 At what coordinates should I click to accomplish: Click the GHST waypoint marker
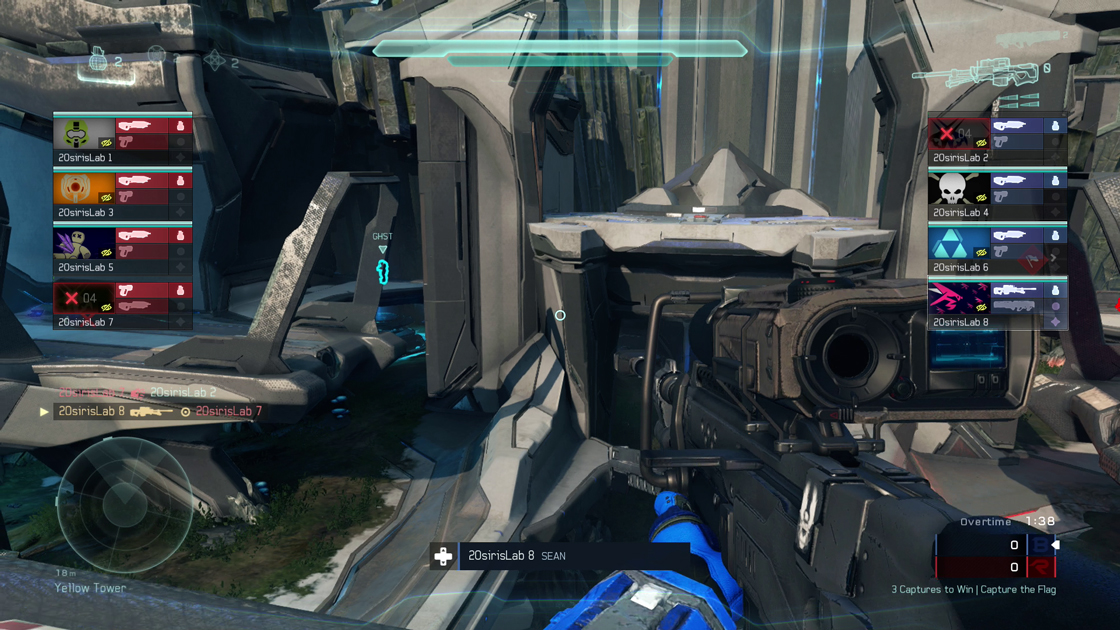point(382,262)
